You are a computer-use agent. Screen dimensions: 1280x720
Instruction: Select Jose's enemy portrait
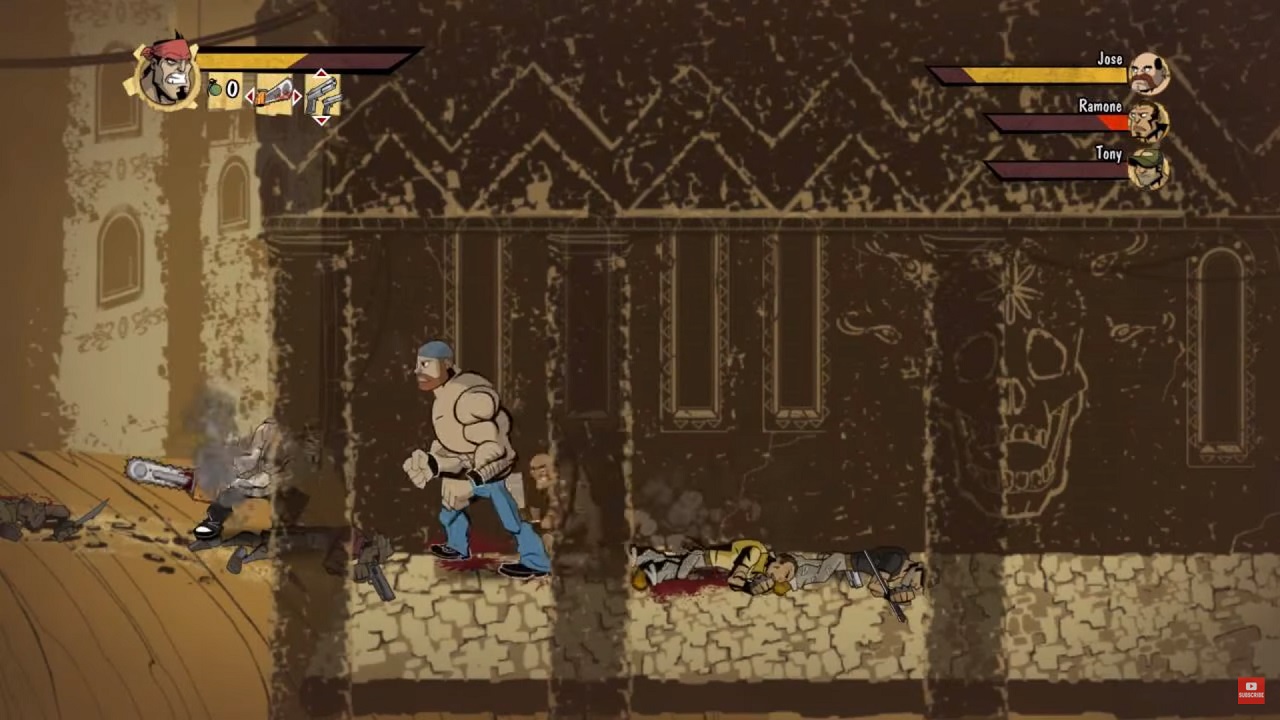[x=1148, y=73]
